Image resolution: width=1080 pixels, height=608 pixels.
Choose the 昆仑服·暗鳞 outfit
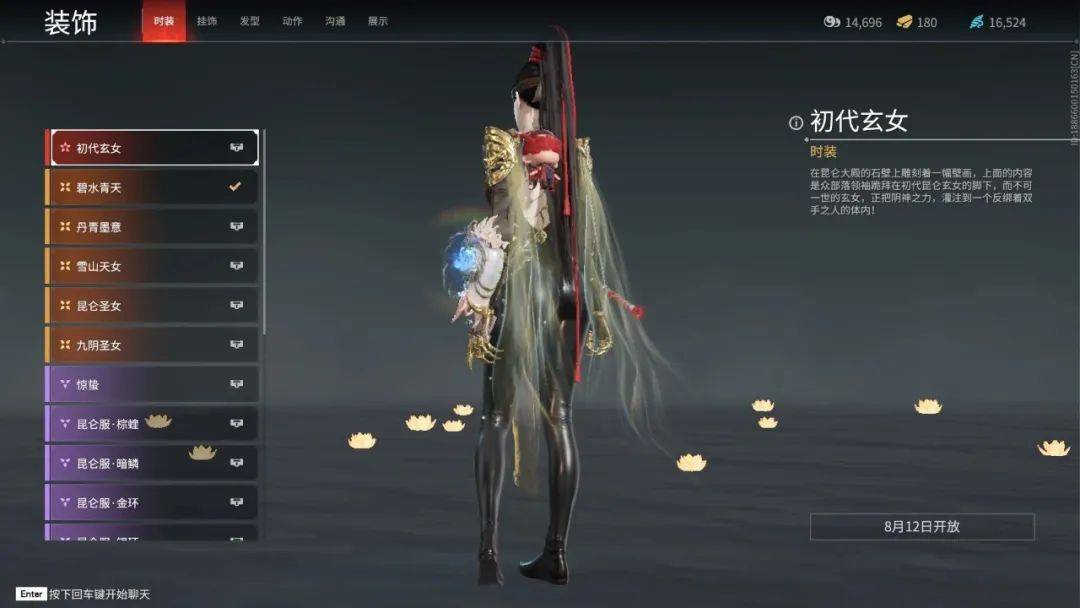point(152,463)
